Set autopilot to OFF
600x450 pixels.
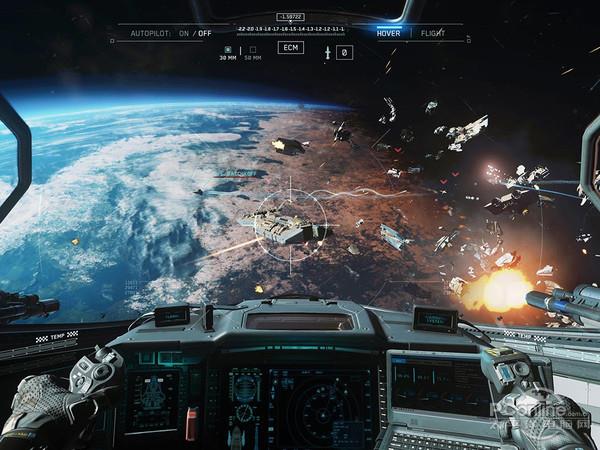click(x=205, y=33)
